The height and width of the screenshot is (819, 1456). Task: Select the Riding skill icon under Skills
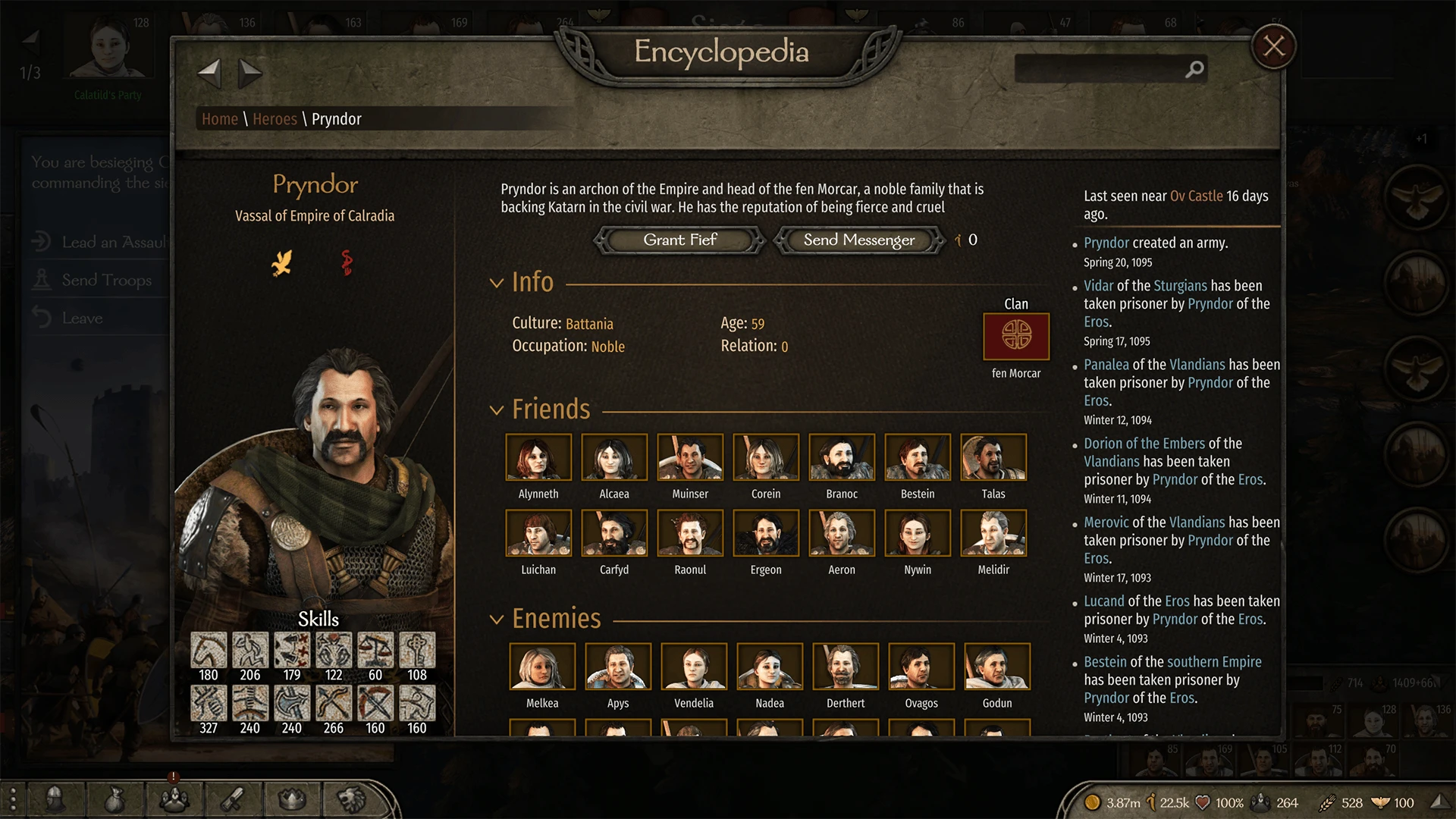click(x=209, y=651)
